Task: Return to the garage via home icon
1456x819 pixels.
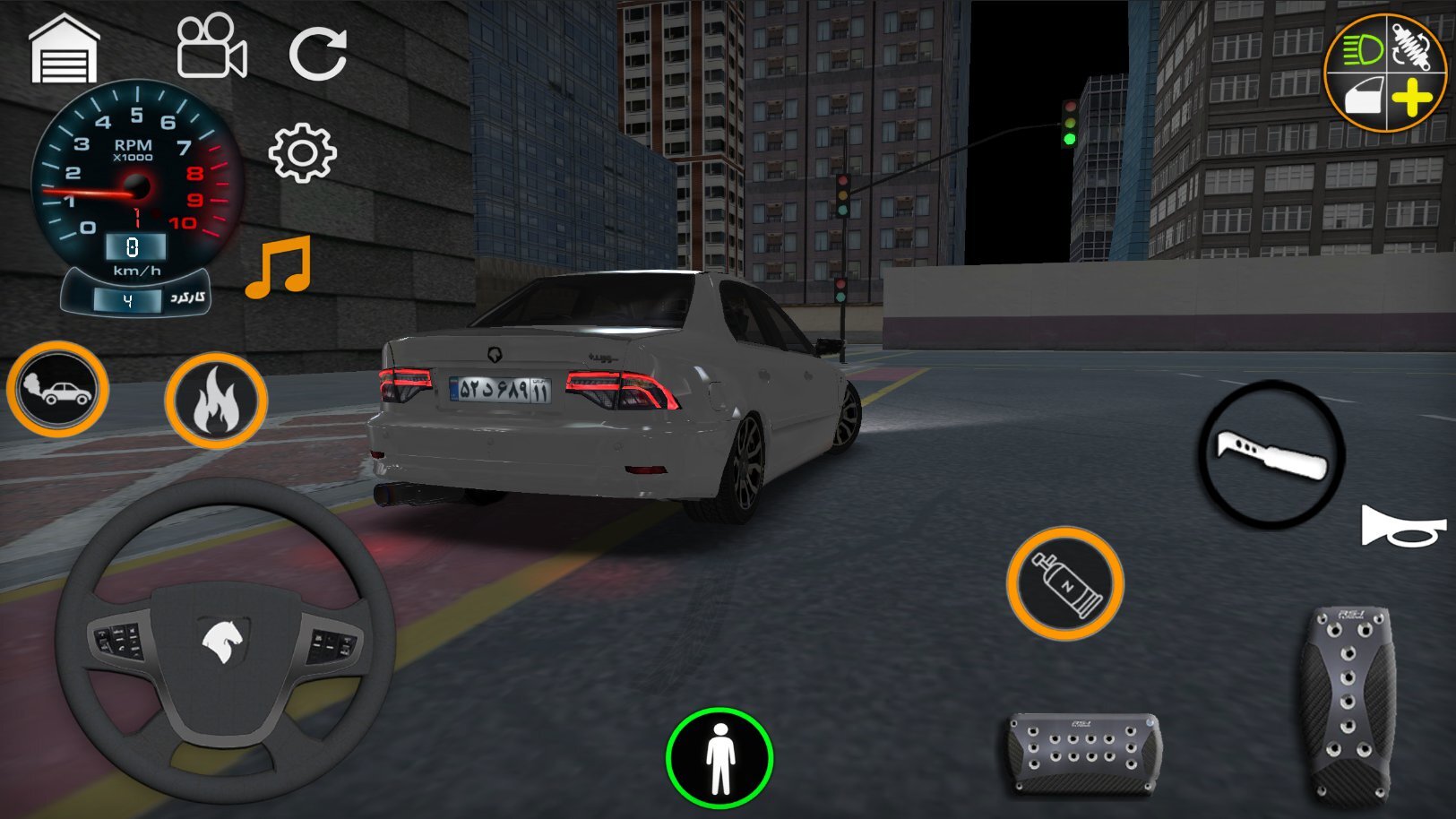Action: (x=64, y=50)
